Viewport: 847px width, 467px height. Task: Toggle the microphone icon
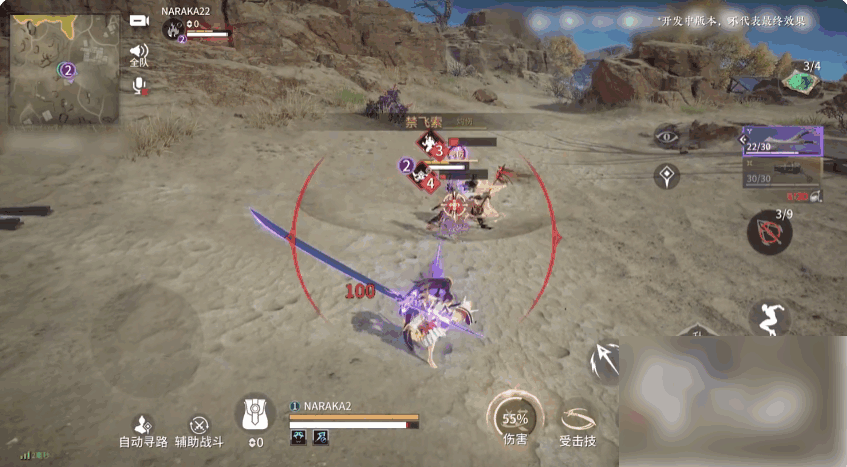click(x=139, y=86)
